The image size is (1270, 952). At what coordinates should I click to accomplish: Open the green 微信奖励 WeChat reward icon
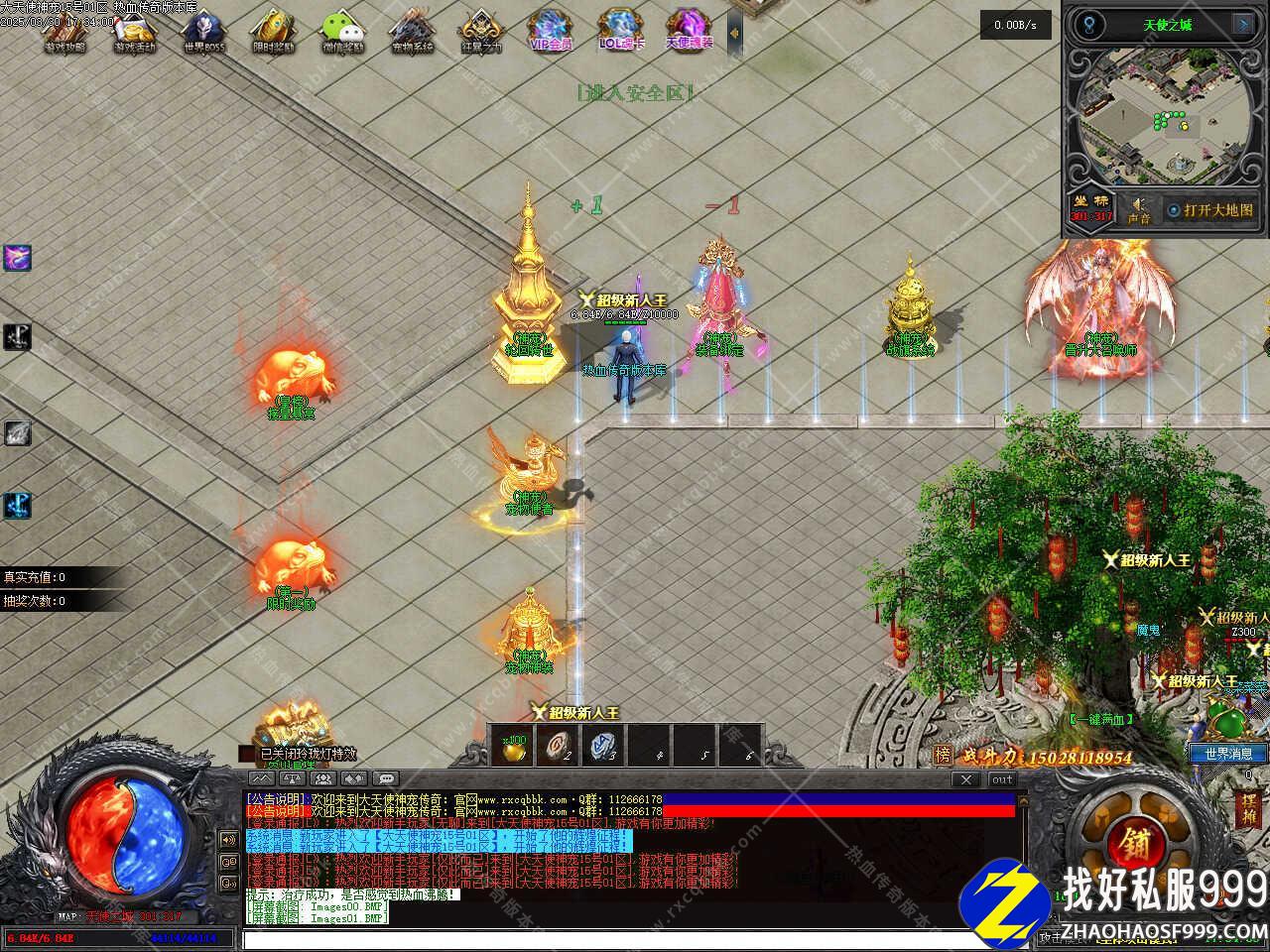pyautogui.click(x=341, y=31)
